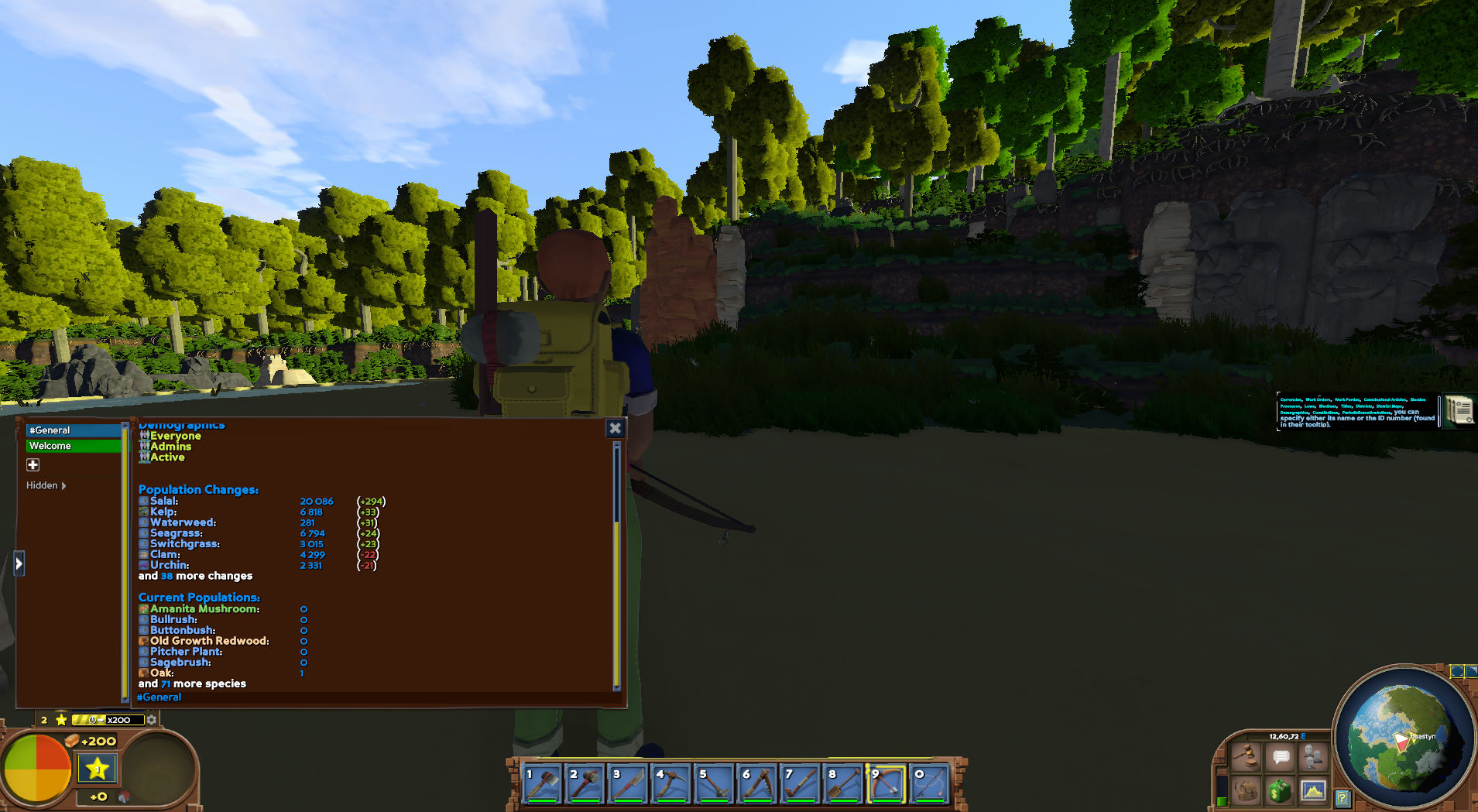View the Demographics citizens icon
The image size is (1478, 812).
click(1312, 756)
